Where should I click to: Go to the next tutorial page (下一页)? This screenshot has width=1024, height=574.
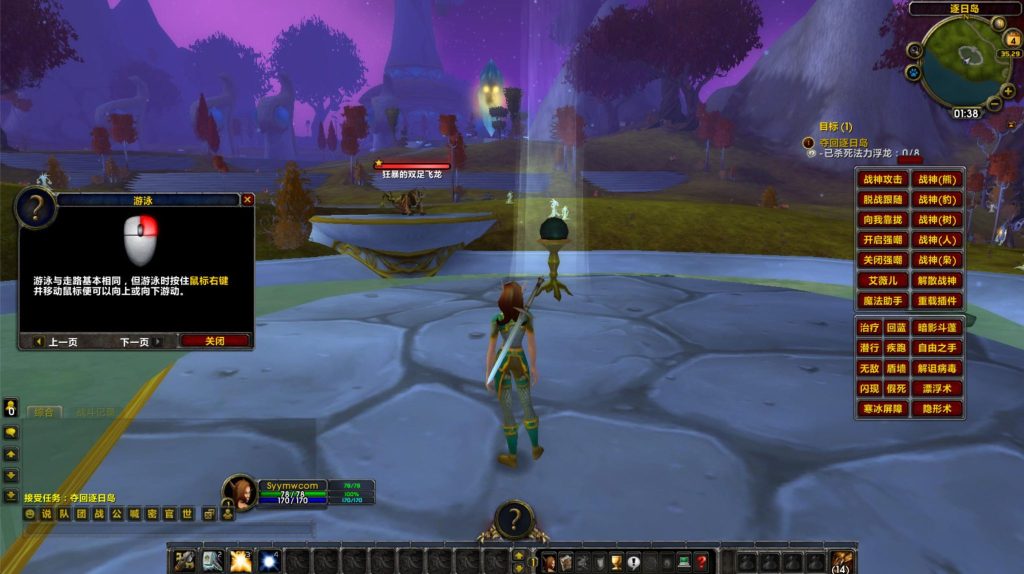pos(134,341)
